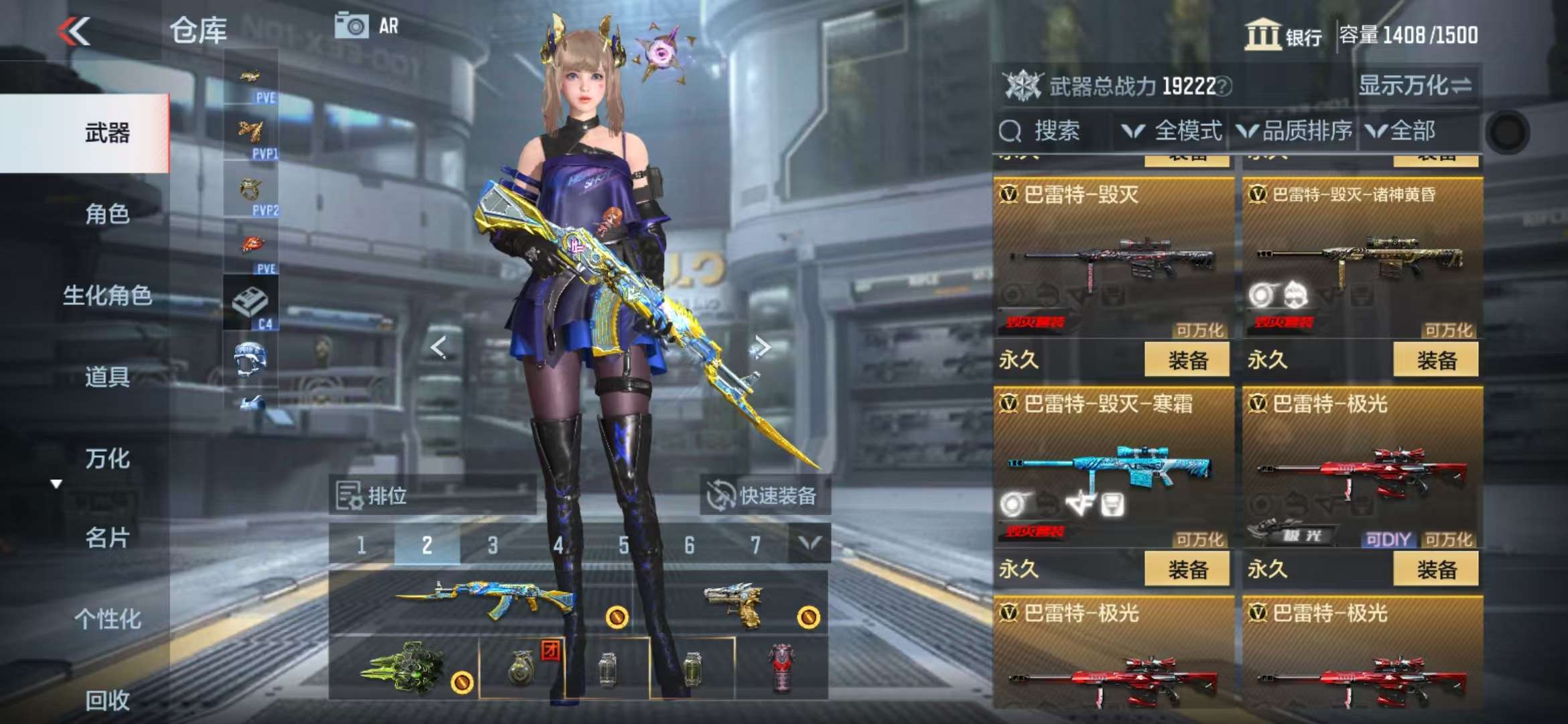1568x724 pixels.
Task: Toggle 显示万化 display switch
Action: coord(1414,86)
